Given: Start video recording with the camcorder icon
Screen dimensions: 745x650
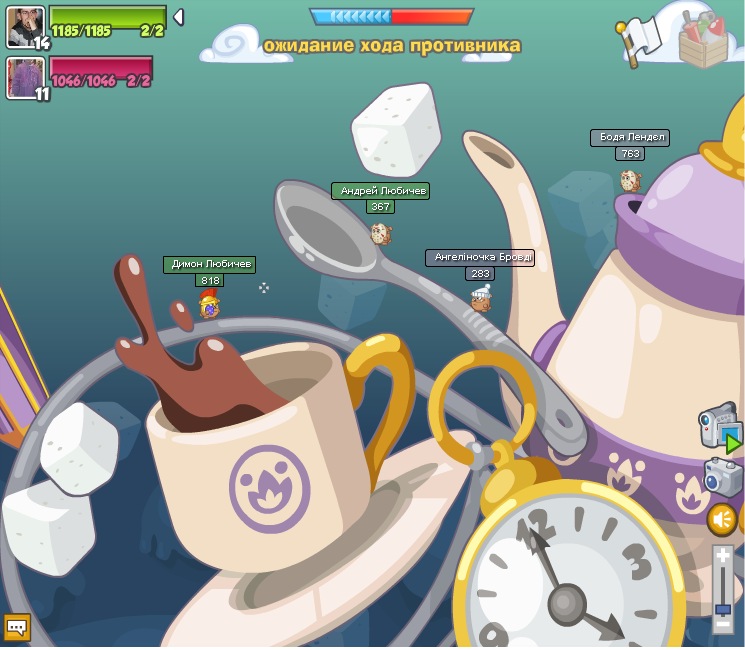Looking at the screenshot, I should coord(720,428).
